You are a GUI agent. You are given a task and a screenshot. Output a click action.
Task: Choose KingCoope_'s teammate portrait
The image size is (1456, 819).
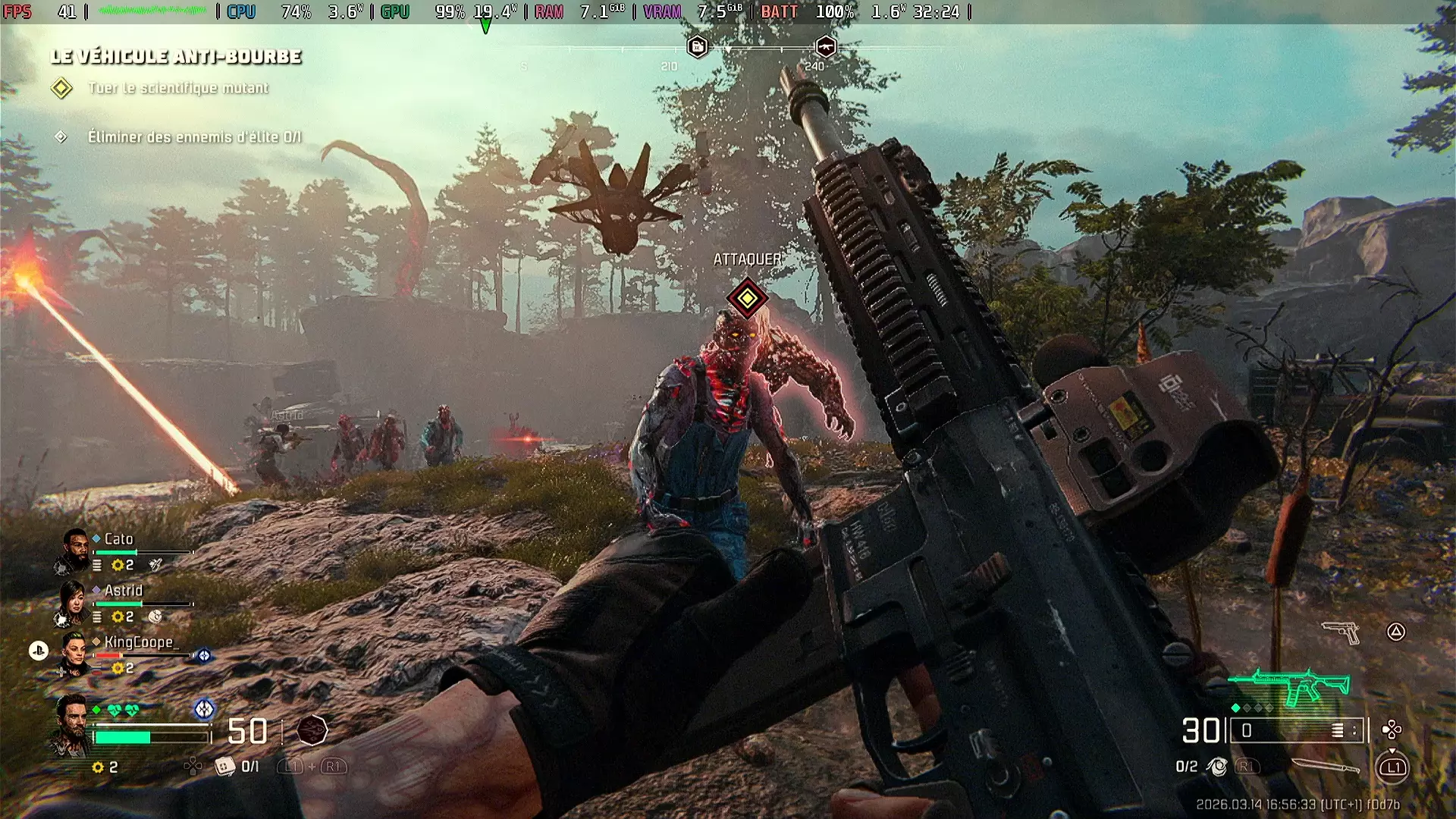pos(74,654)
